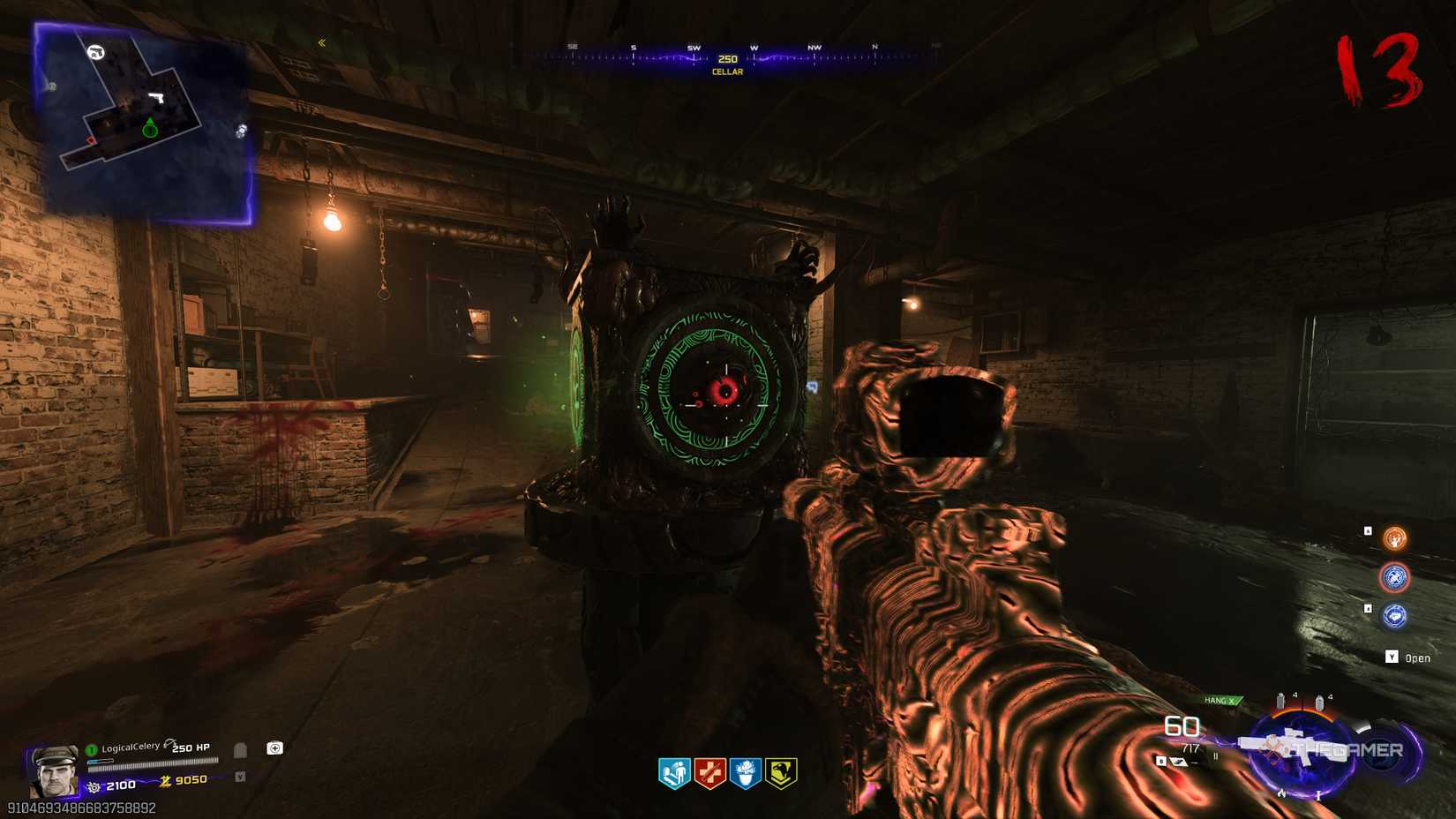Click LogicalCelery's player portrait
The height and width of the screenshot is (819, 1456).
(x=55, y=774)
